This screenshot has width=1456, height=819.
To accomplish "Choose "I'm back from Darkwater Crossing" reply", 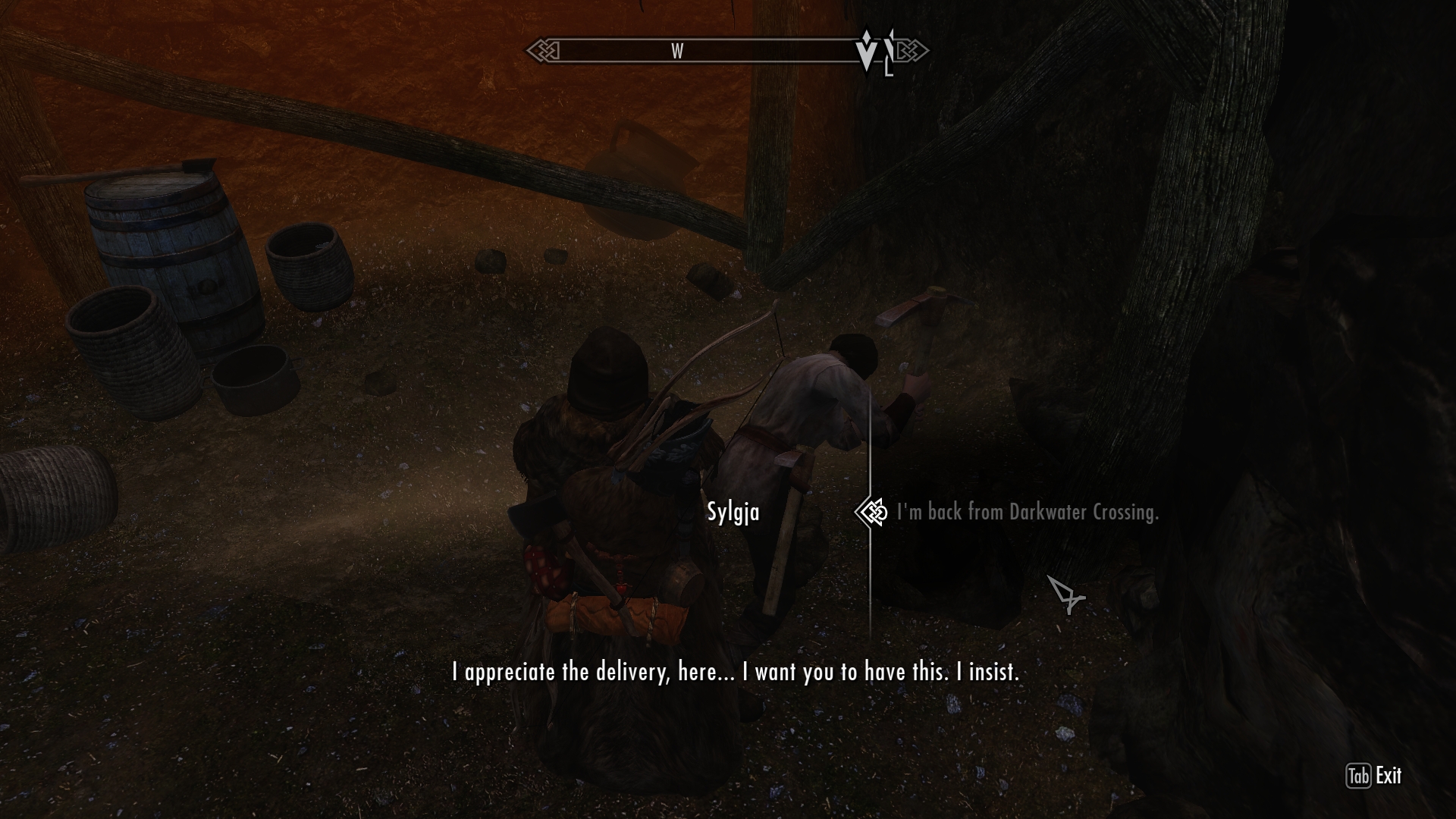I will tap(1027, 513).
